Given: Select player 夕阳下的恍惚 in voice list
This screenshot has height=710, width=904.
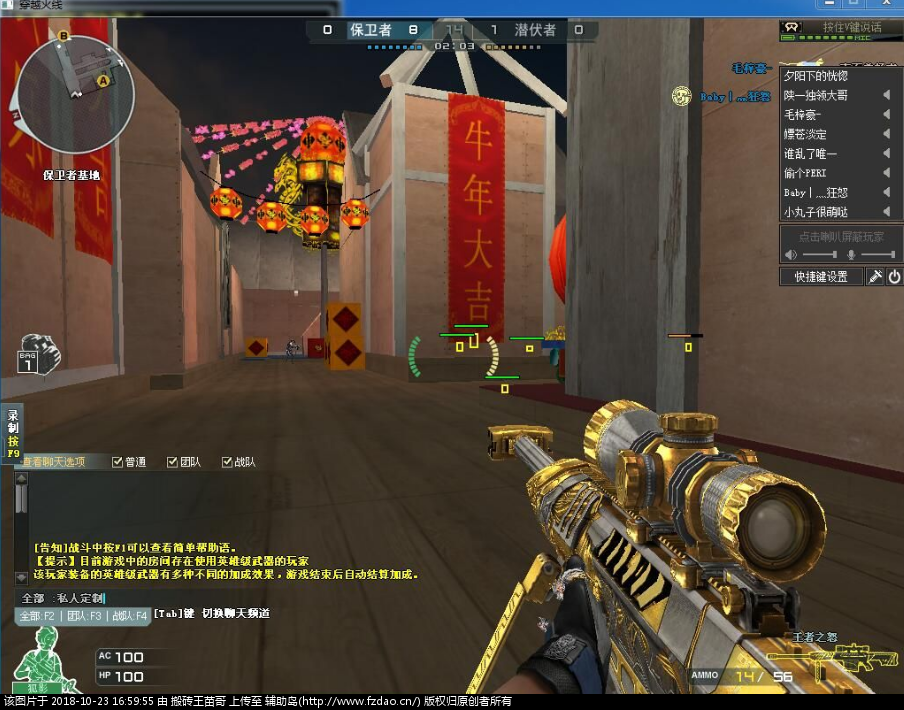Looking at the screenshot, I should point(816,76).
